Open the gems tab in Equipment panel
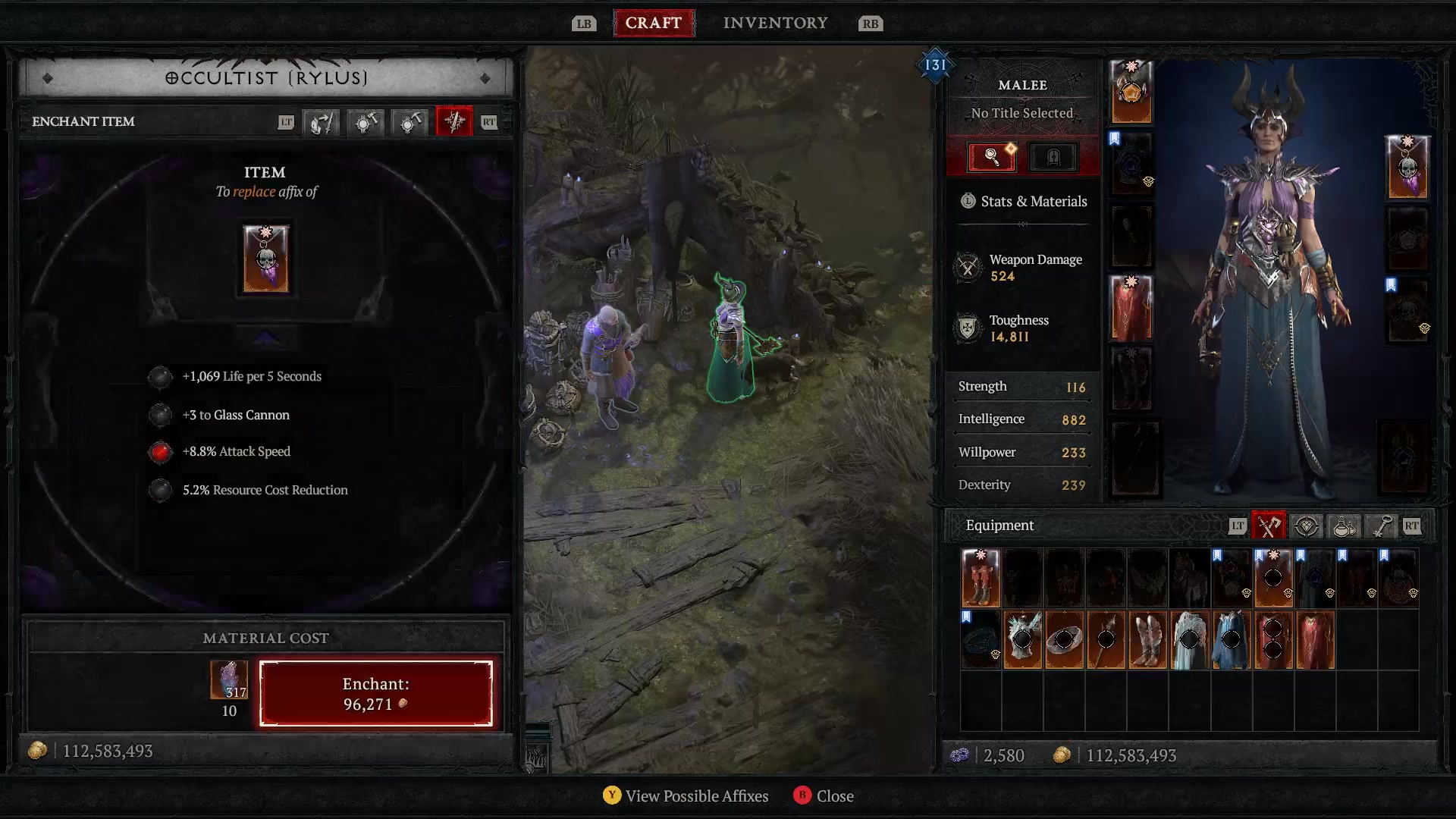 pyautogui.click(x=1306, y=526)
